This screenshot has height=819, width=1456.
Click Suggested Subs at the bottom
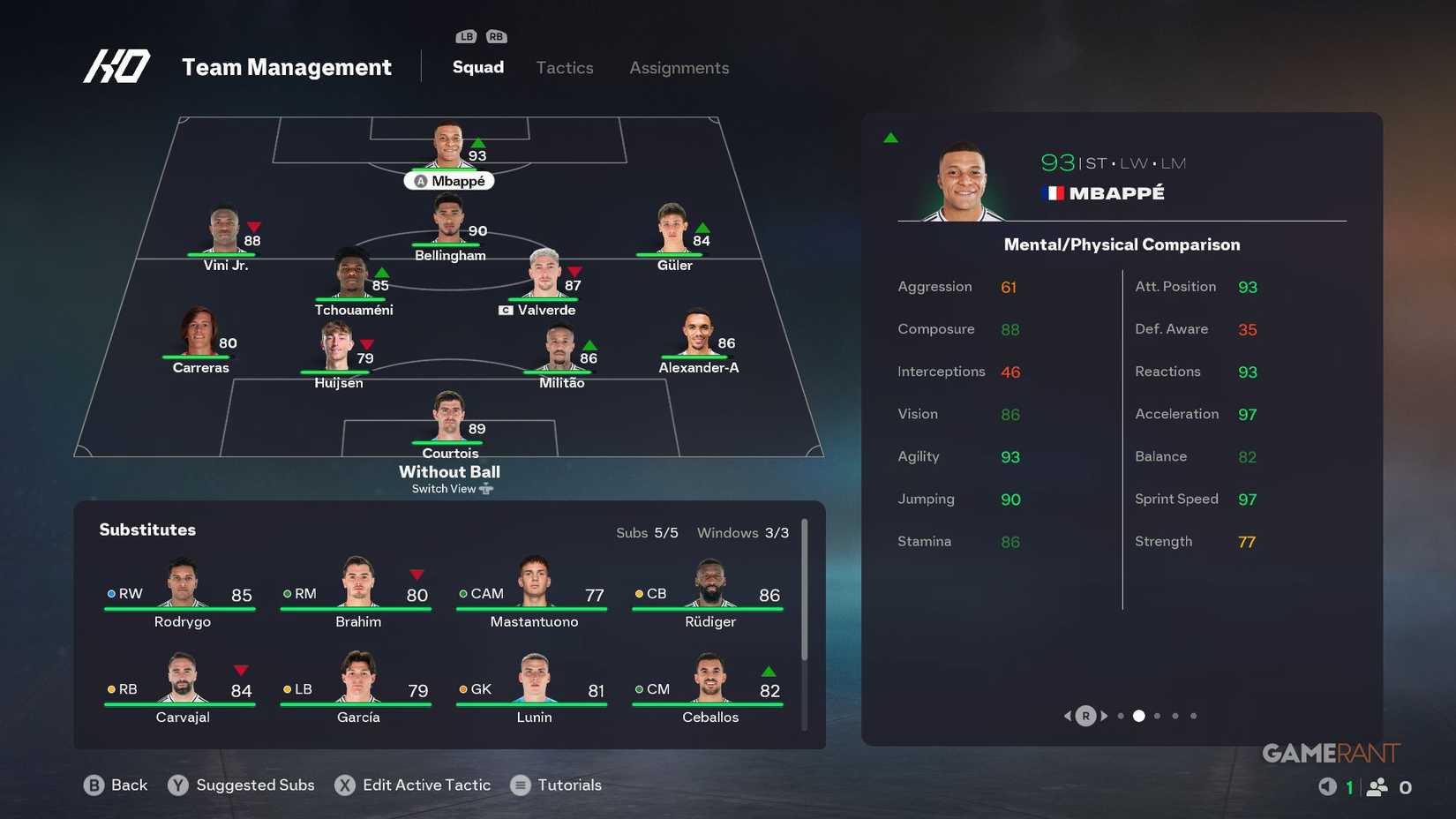point(255,785)
